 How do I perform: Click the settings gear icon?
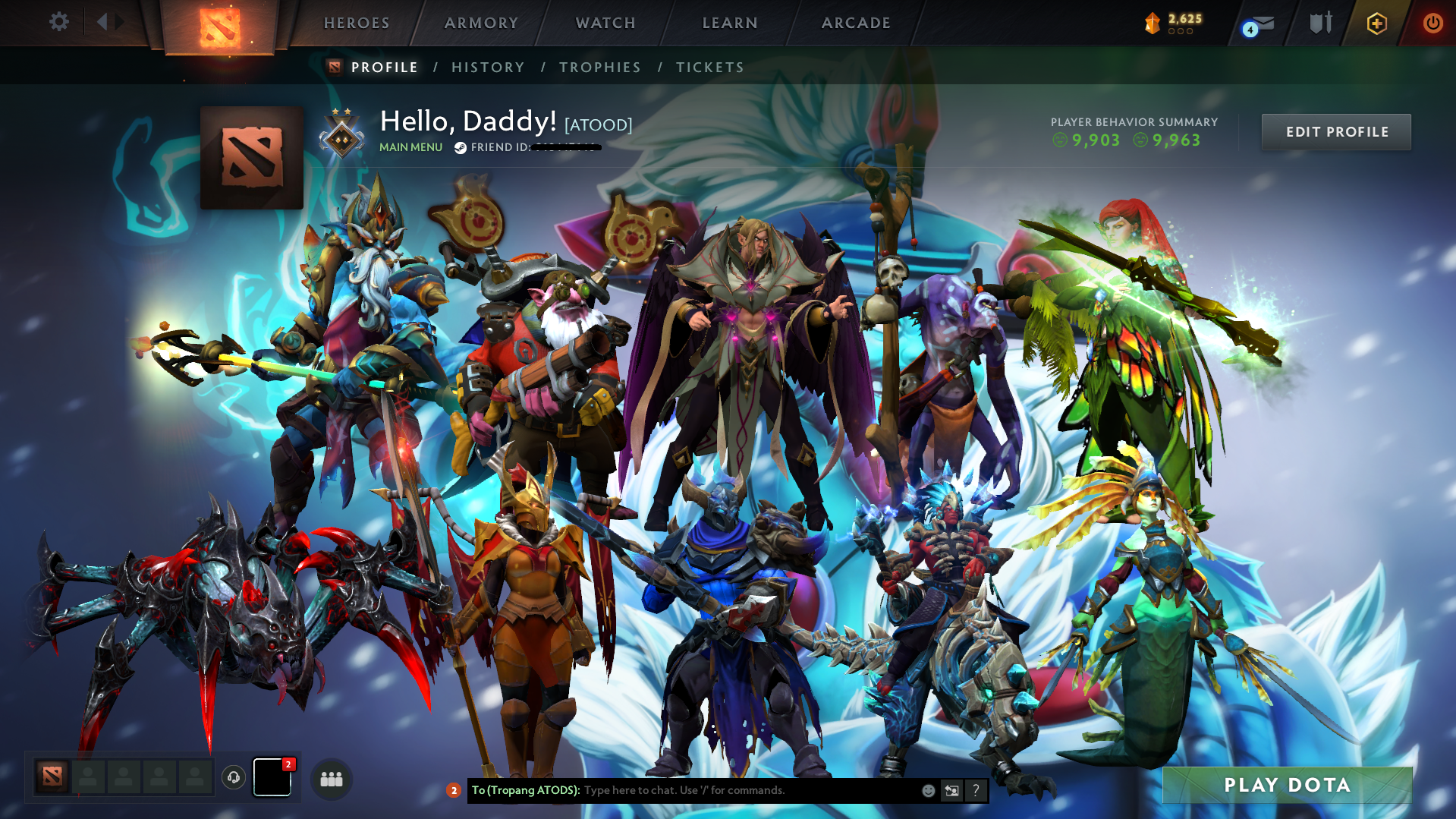point(58,22)
